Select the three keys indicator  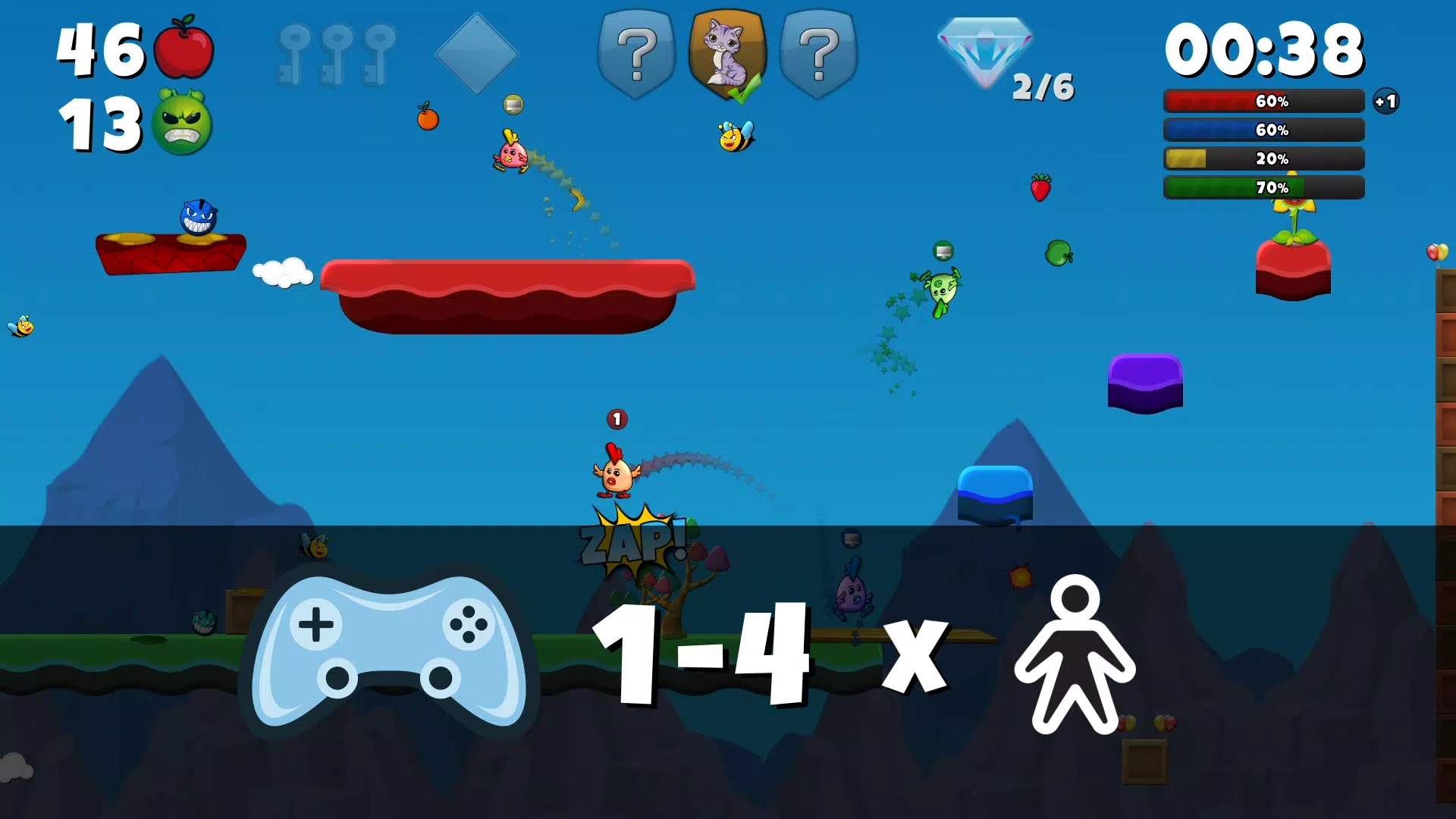(x=336, y=49)
